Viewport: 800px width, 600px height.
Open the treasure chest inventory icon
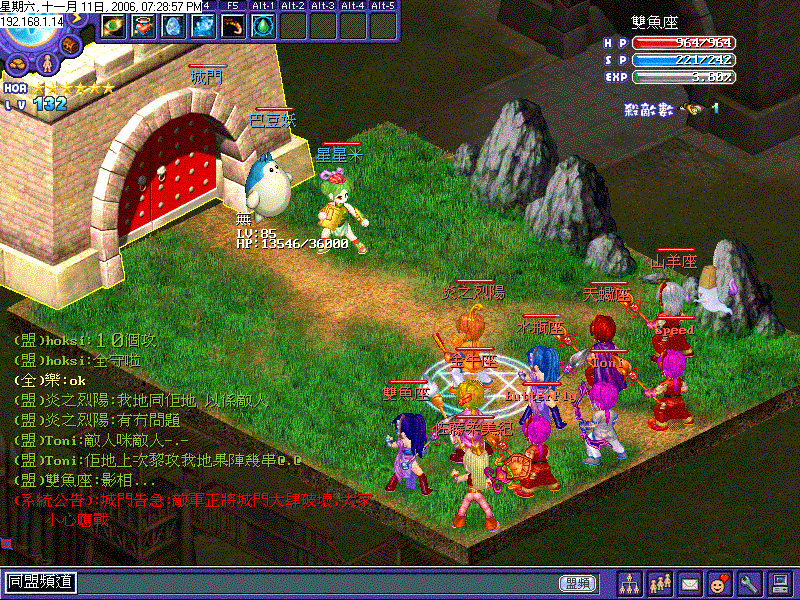pyautogui.click(x=71, y=46)
